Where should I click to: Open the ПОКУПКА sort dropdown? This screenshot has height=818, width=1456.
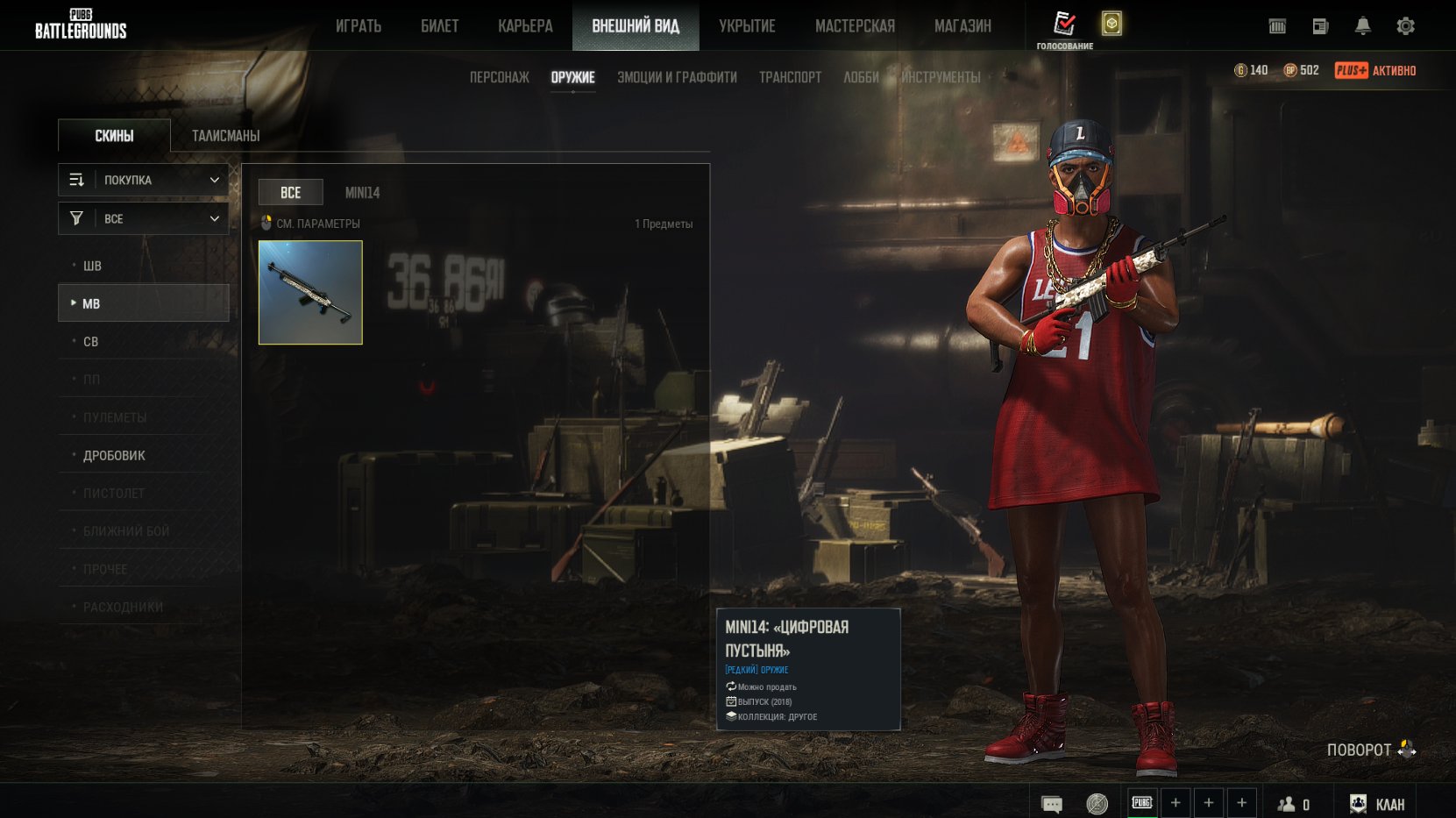(x=144, y=180)
